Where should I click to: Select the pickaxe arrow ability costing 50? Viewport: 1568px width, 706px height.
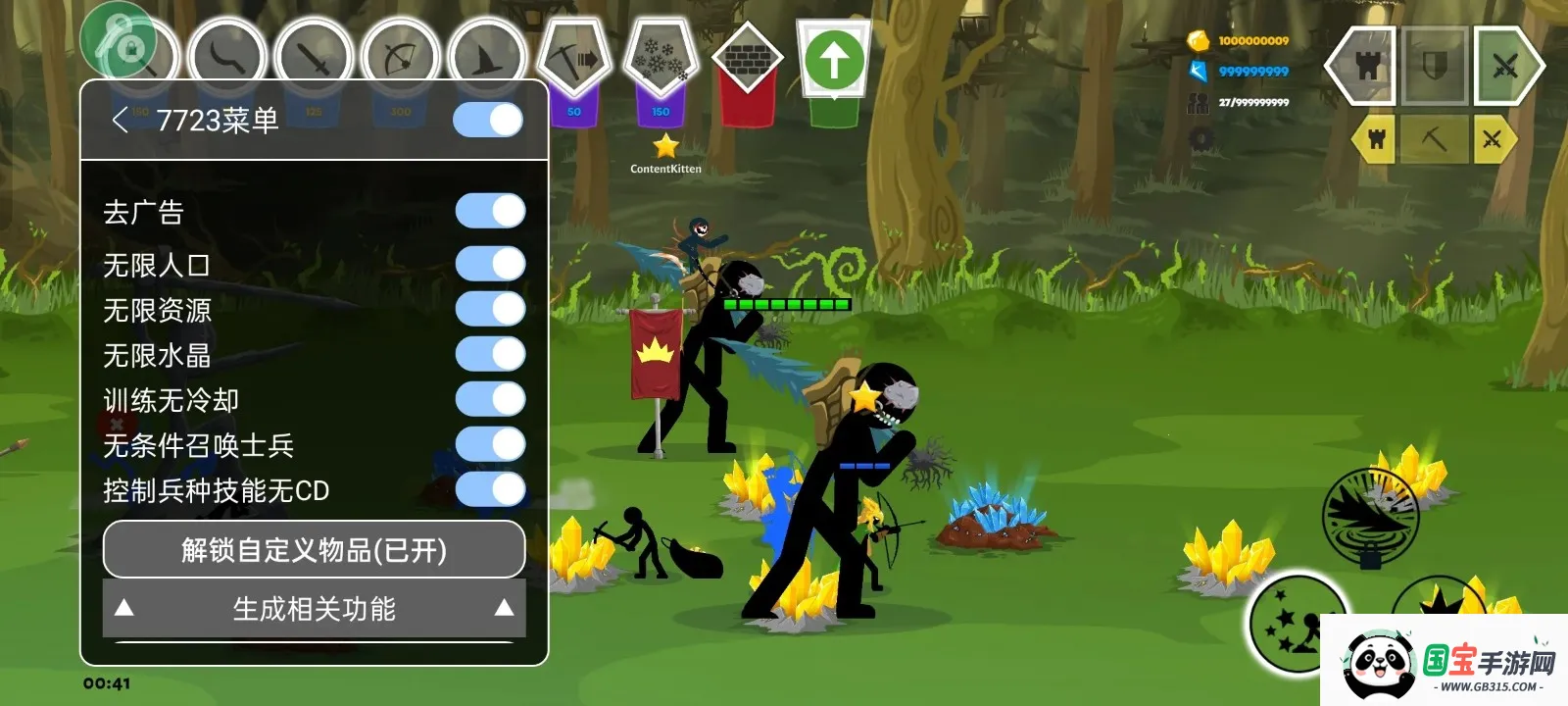click(x=574, y=59)
